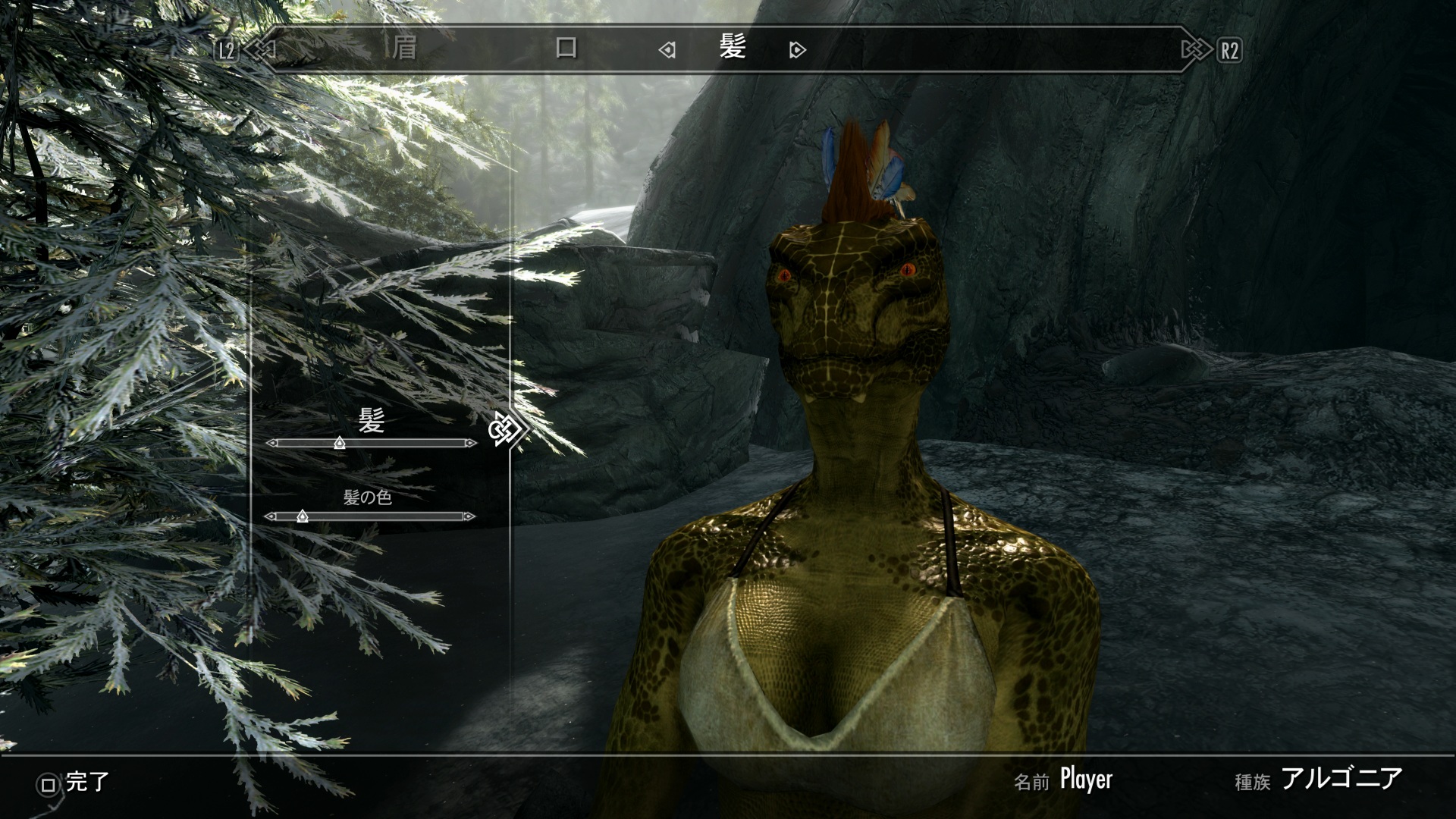Click the right arrow beside 髪 tab
Image resolution: width=1456 pixels, height=819 pixels.
coord(797,51)
